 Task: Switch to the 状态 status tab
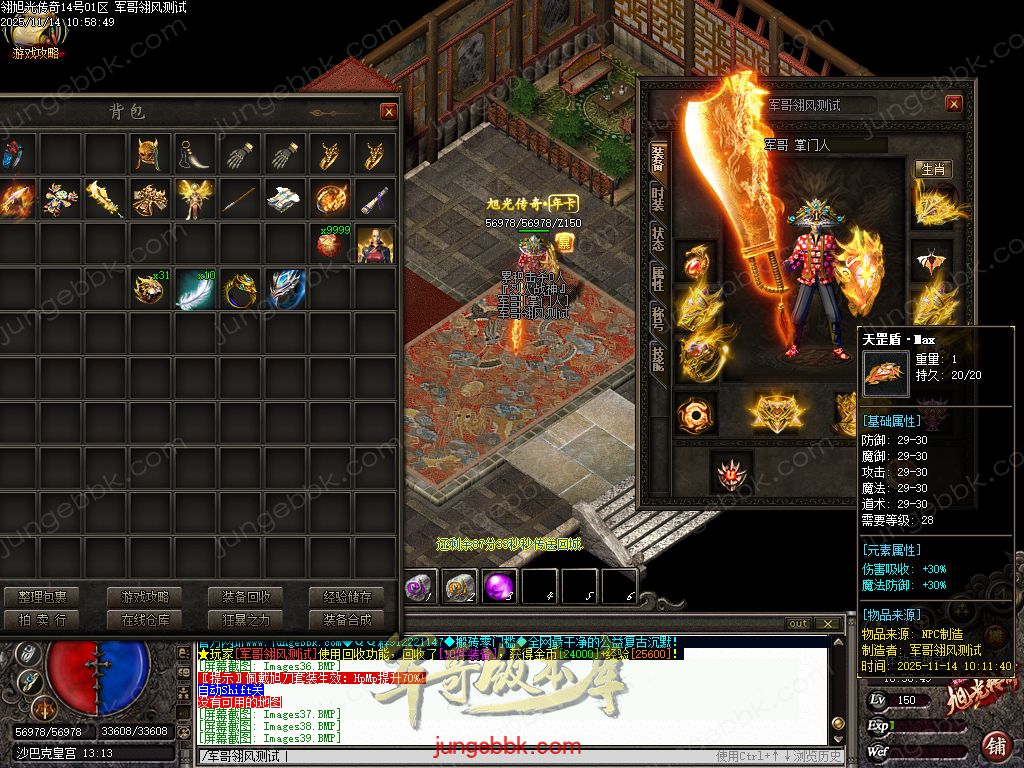tap(657, 236)
